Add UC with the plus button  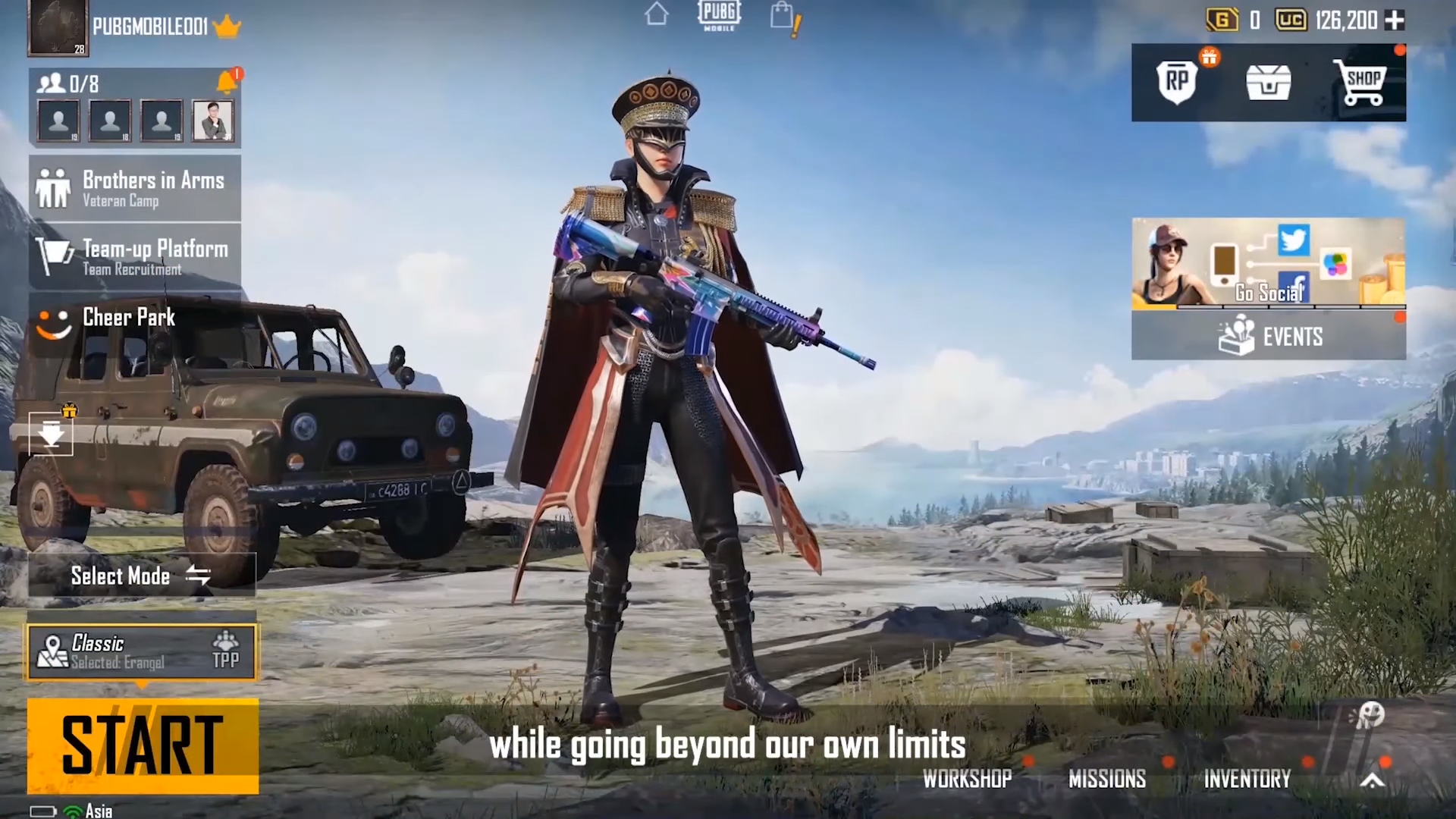(x=1395, y=20)
